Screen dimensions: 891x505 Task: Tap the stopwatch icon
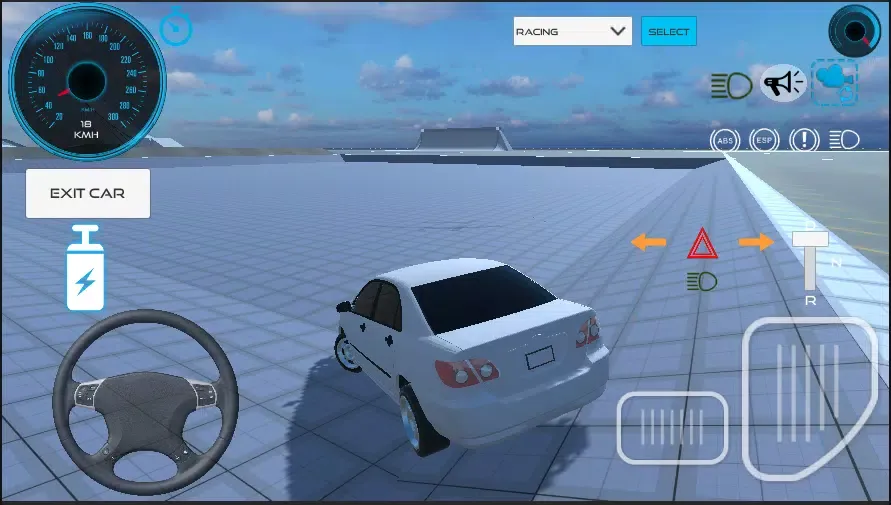pos(177,26)
